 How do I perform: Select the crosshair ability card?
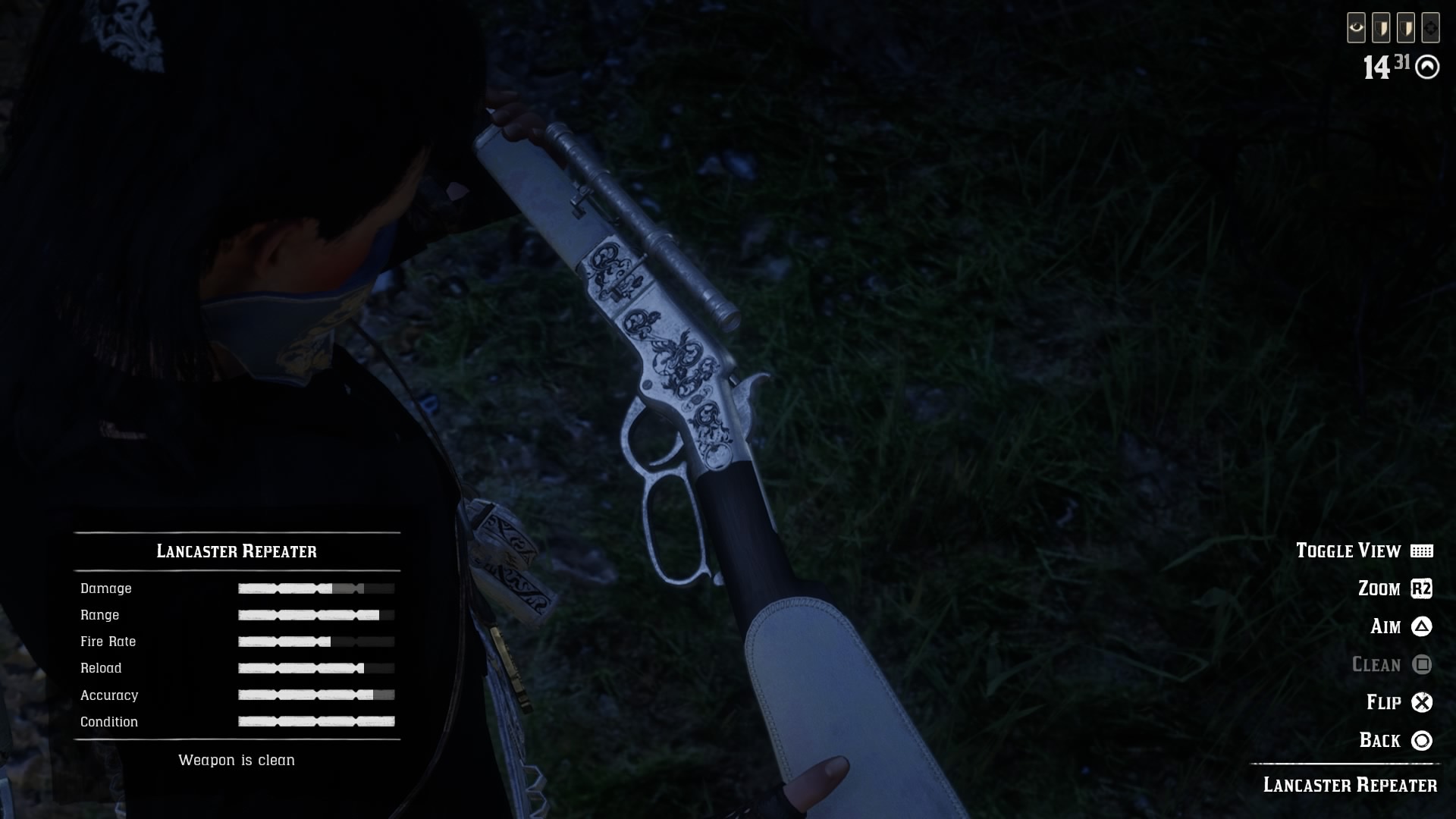click(x=1430, y=29)
